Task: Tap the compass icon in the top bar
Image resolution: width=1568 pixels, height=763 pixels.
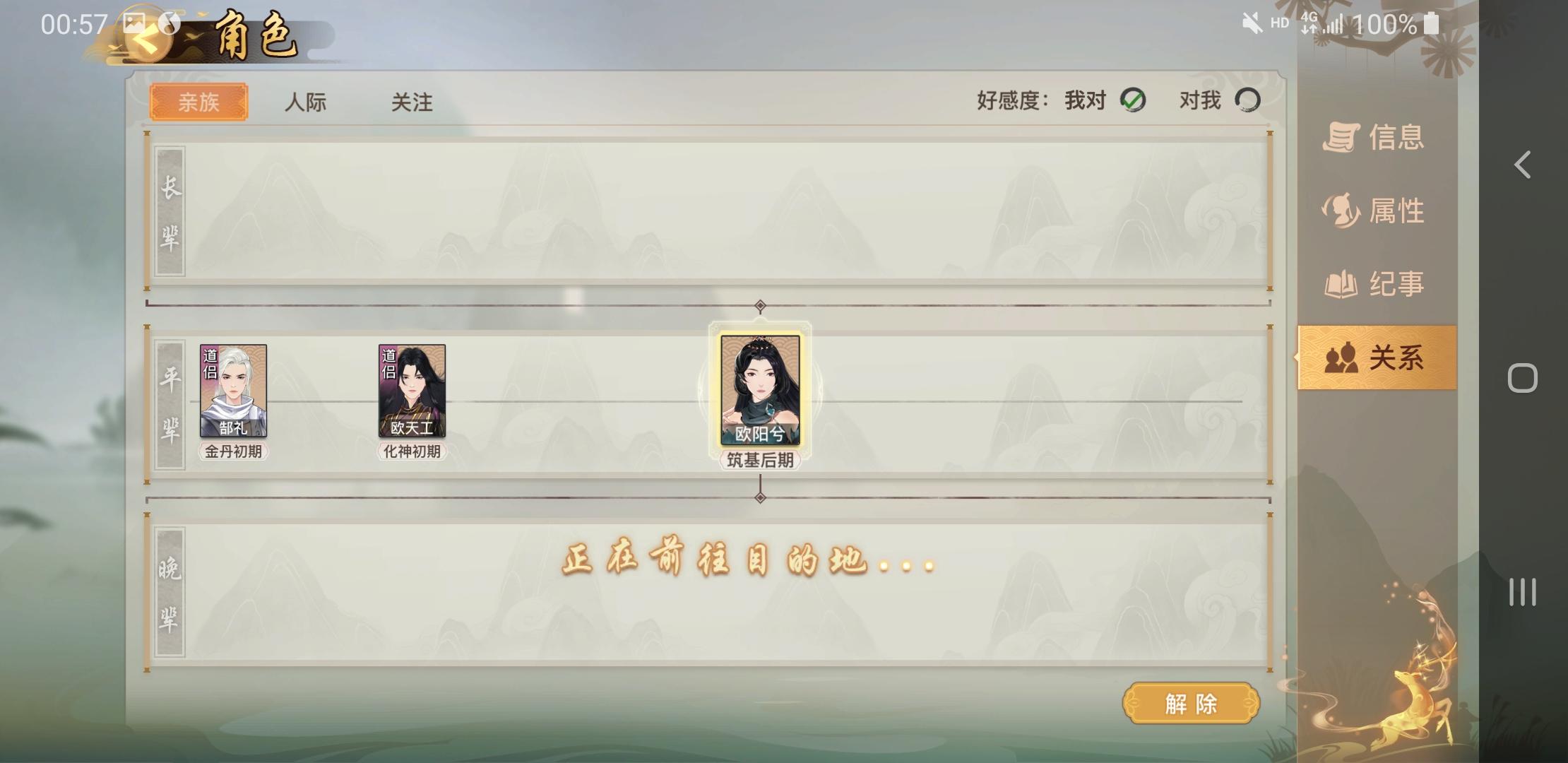Action: 170,21
